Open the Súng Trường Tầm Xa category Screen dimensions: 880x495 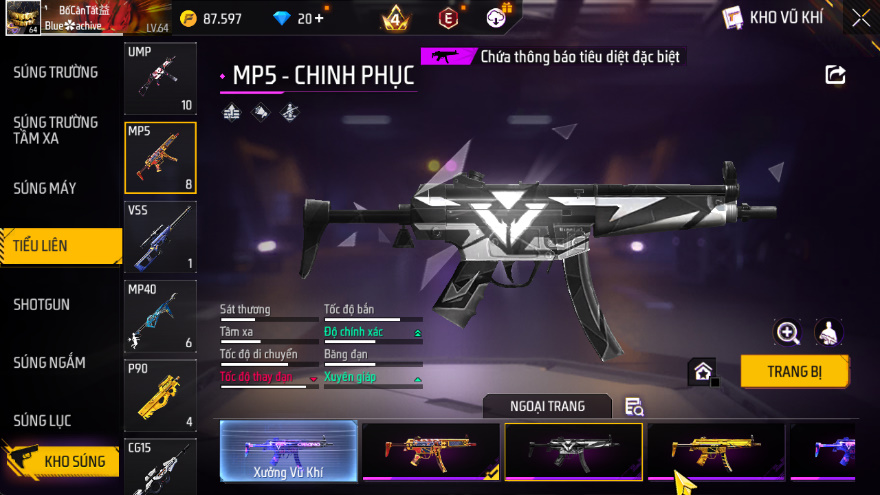click(56, 130)
